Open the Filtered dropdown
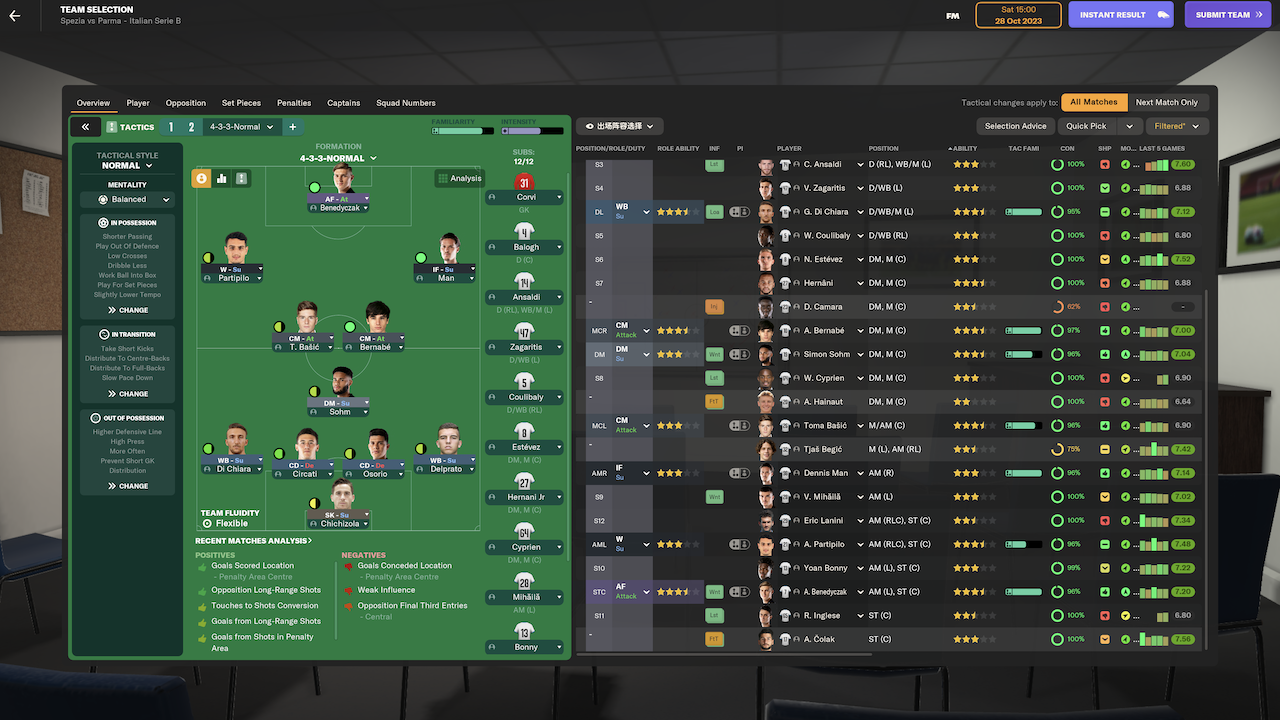 click(1176, 126)
